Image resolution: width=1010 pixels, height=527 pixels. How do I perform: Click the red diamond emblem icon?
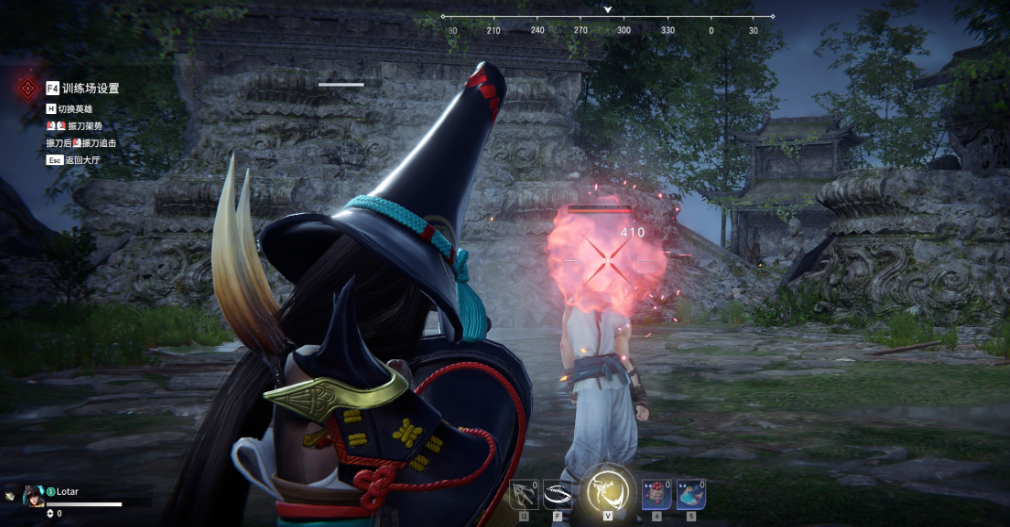26,88
